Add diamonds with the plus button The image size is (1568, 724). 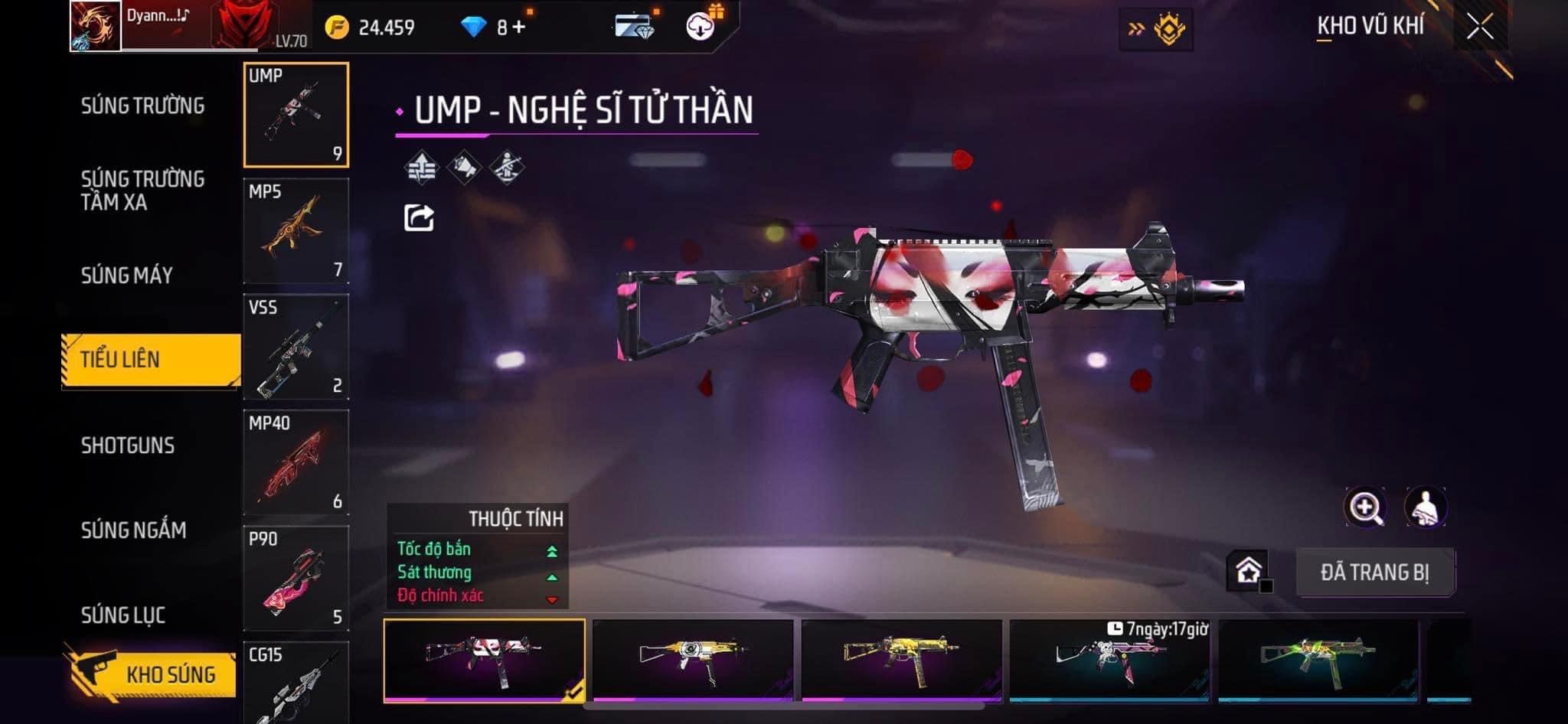[520, 28]
